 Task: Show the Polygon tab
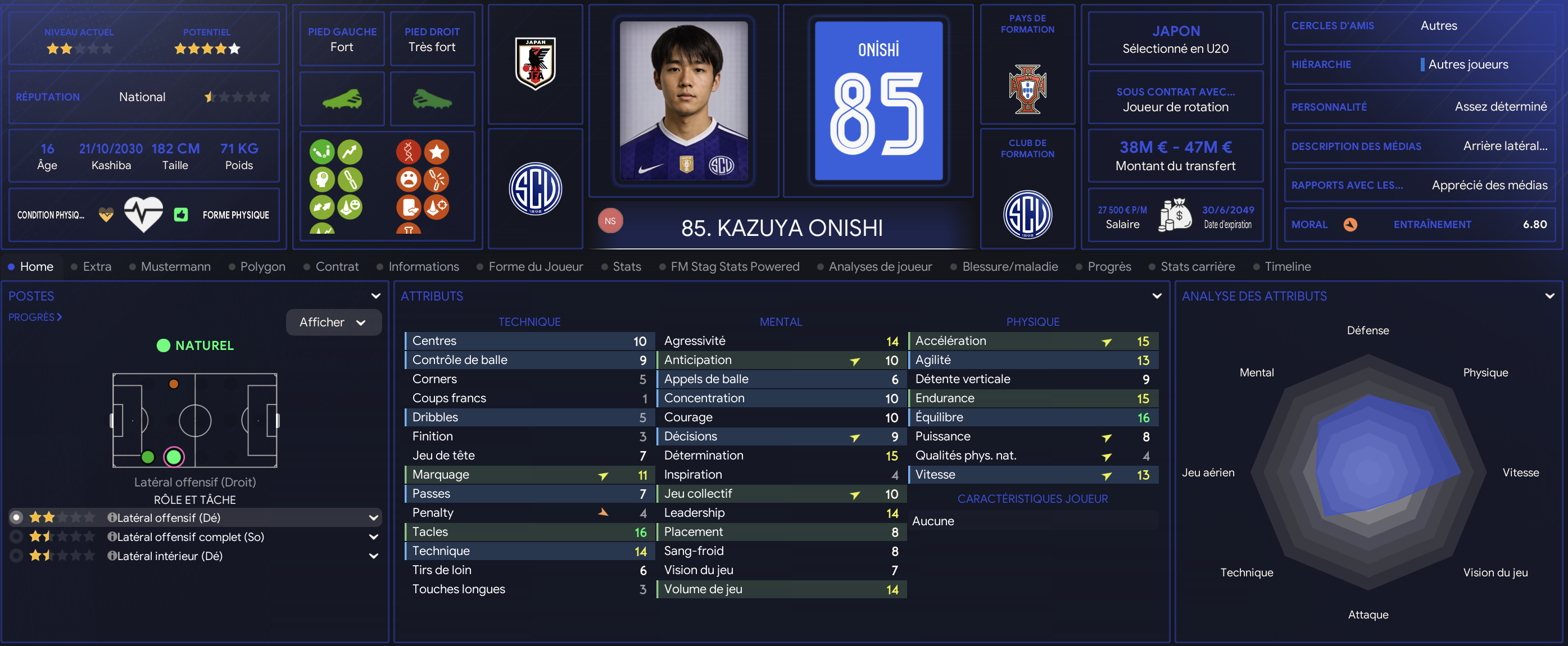click(x=262, y=266)
